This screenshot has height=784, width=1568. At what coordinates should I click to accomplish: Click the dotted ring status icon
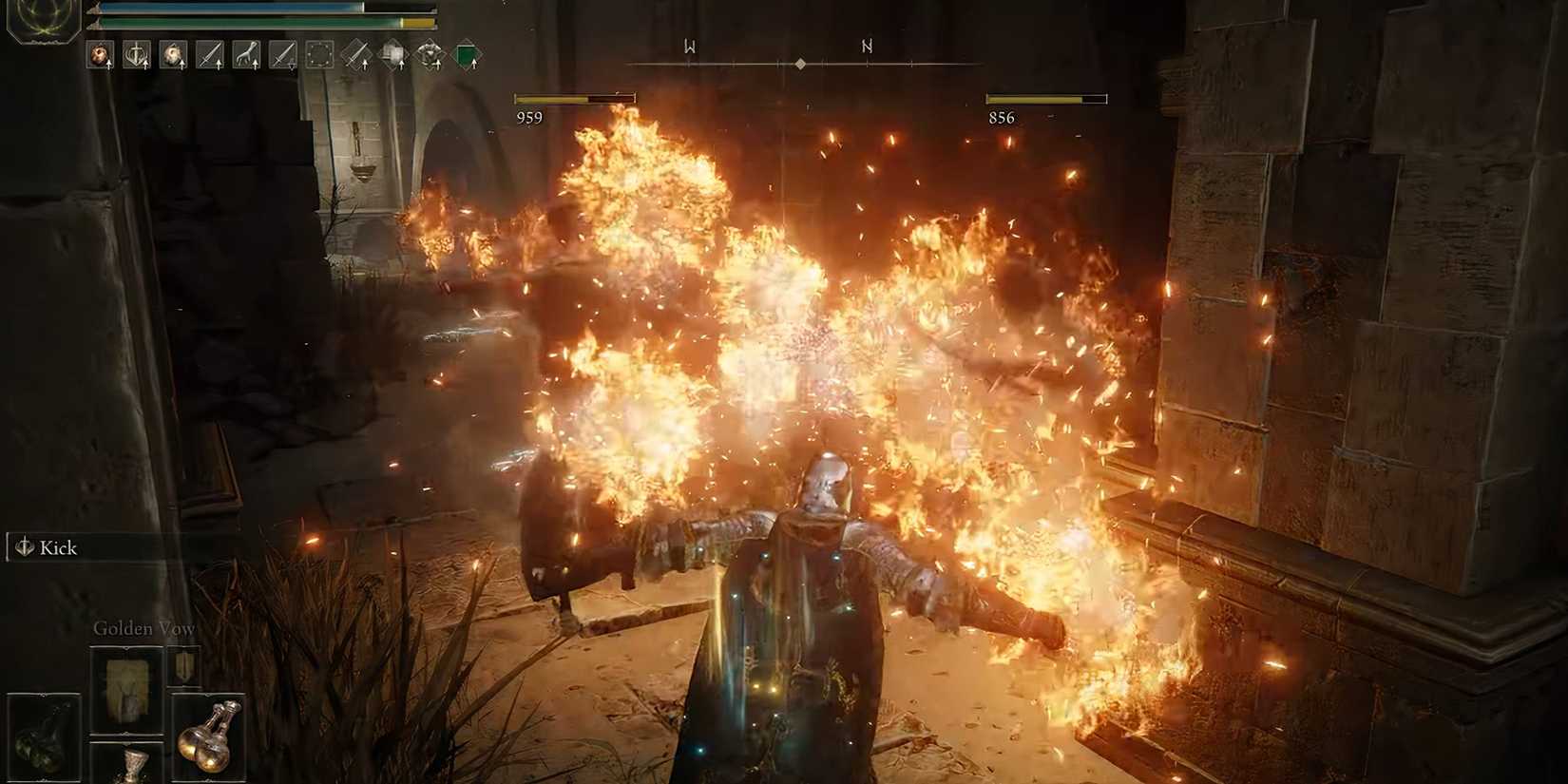pyautogui.click(x=319, y=56)
